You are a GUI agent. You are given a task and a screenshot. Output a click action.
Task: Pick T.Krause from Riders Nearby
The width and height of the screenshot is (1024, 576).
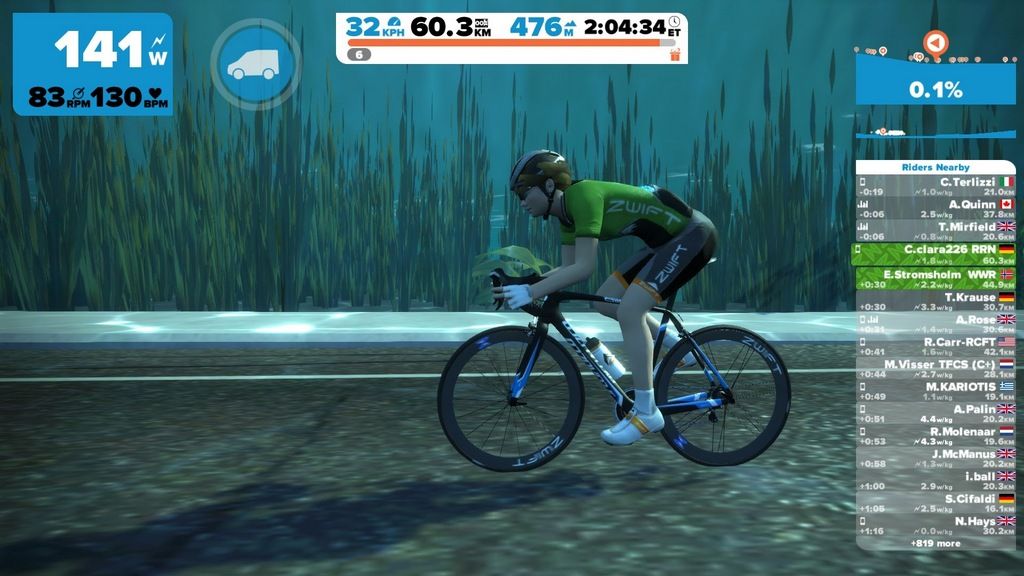935,301
